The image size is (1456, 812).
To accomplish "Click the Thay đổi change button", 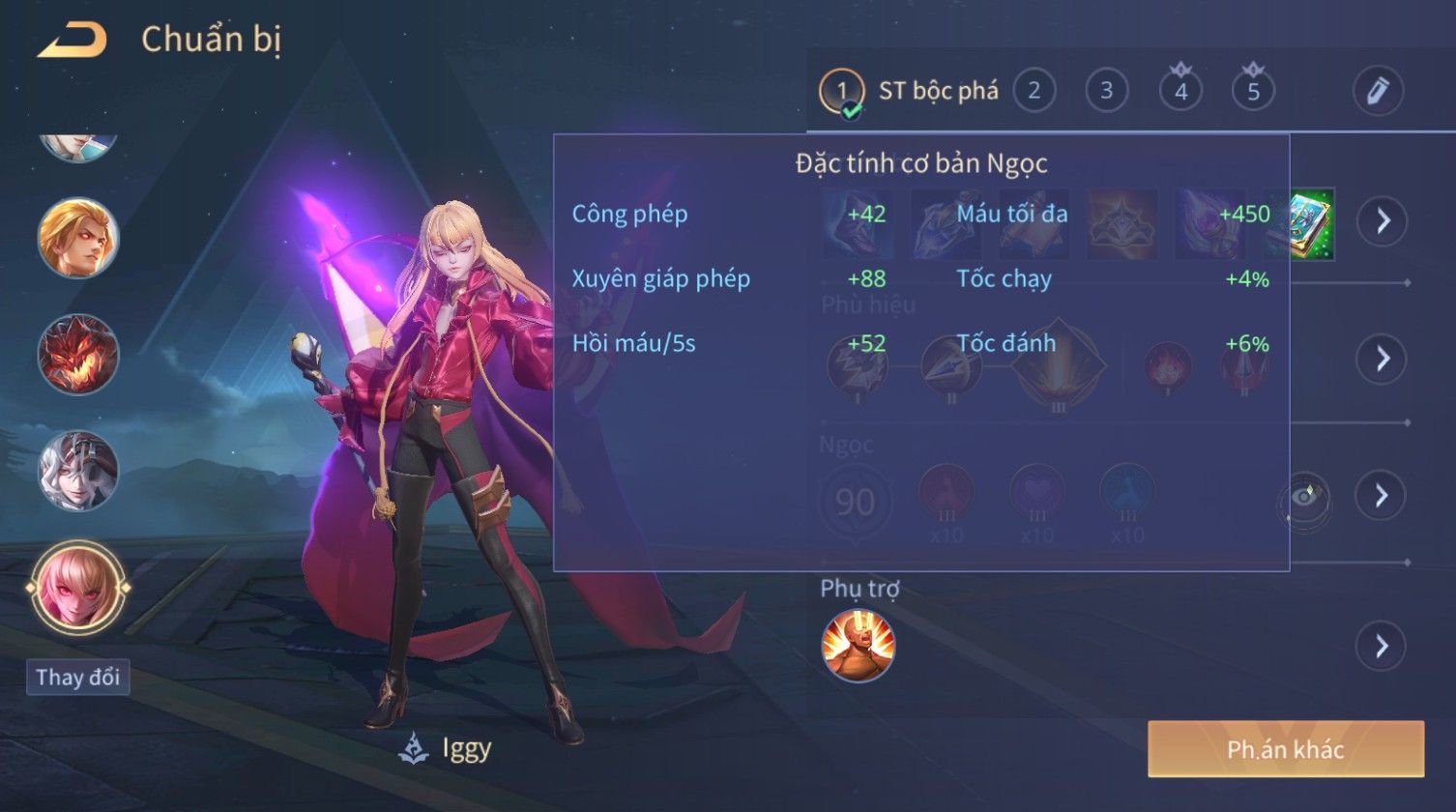I will (x=78, y=677).
